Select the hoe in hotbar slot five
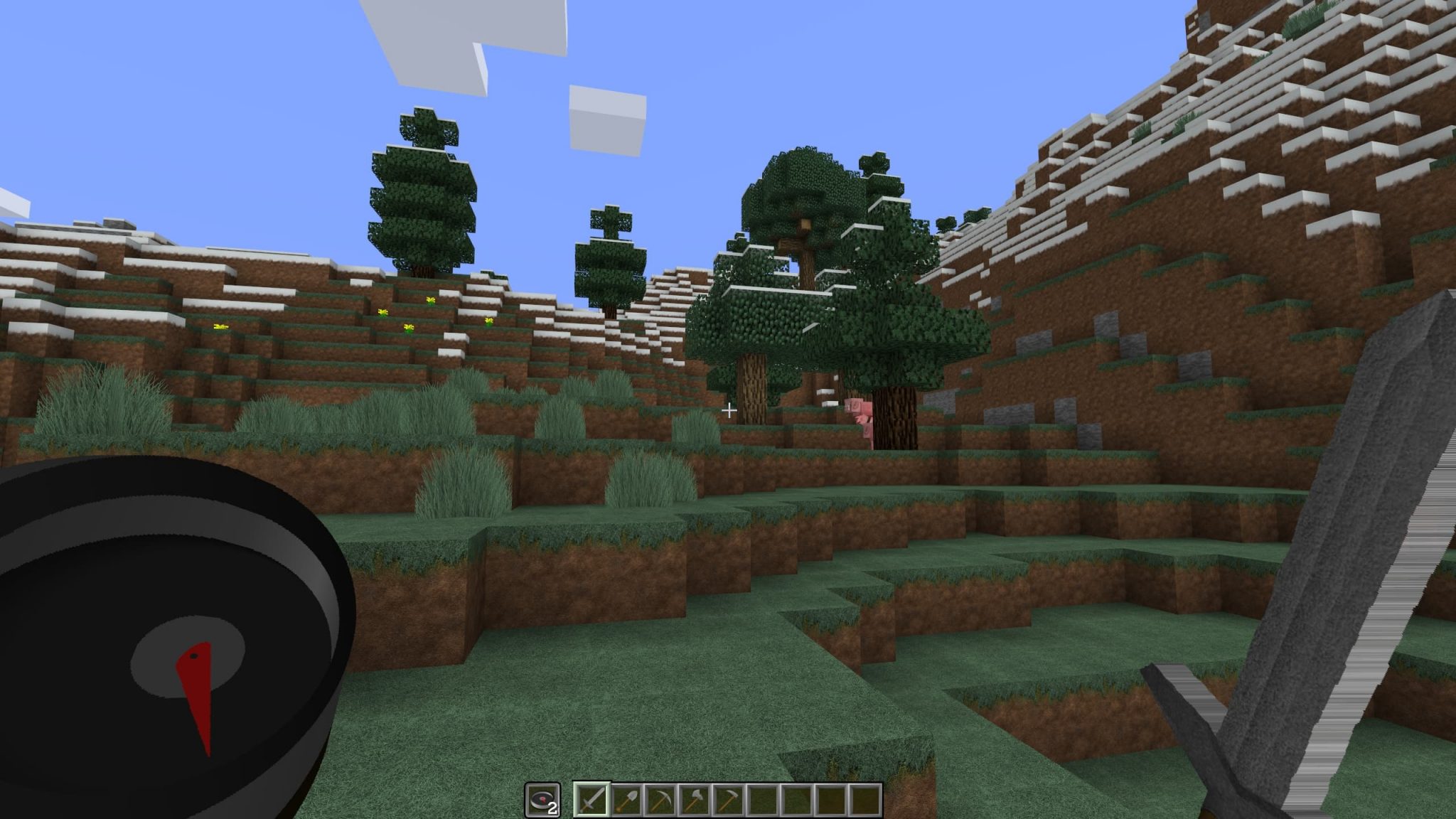This screenshot has height=819, width=1456. coord(728,799)
